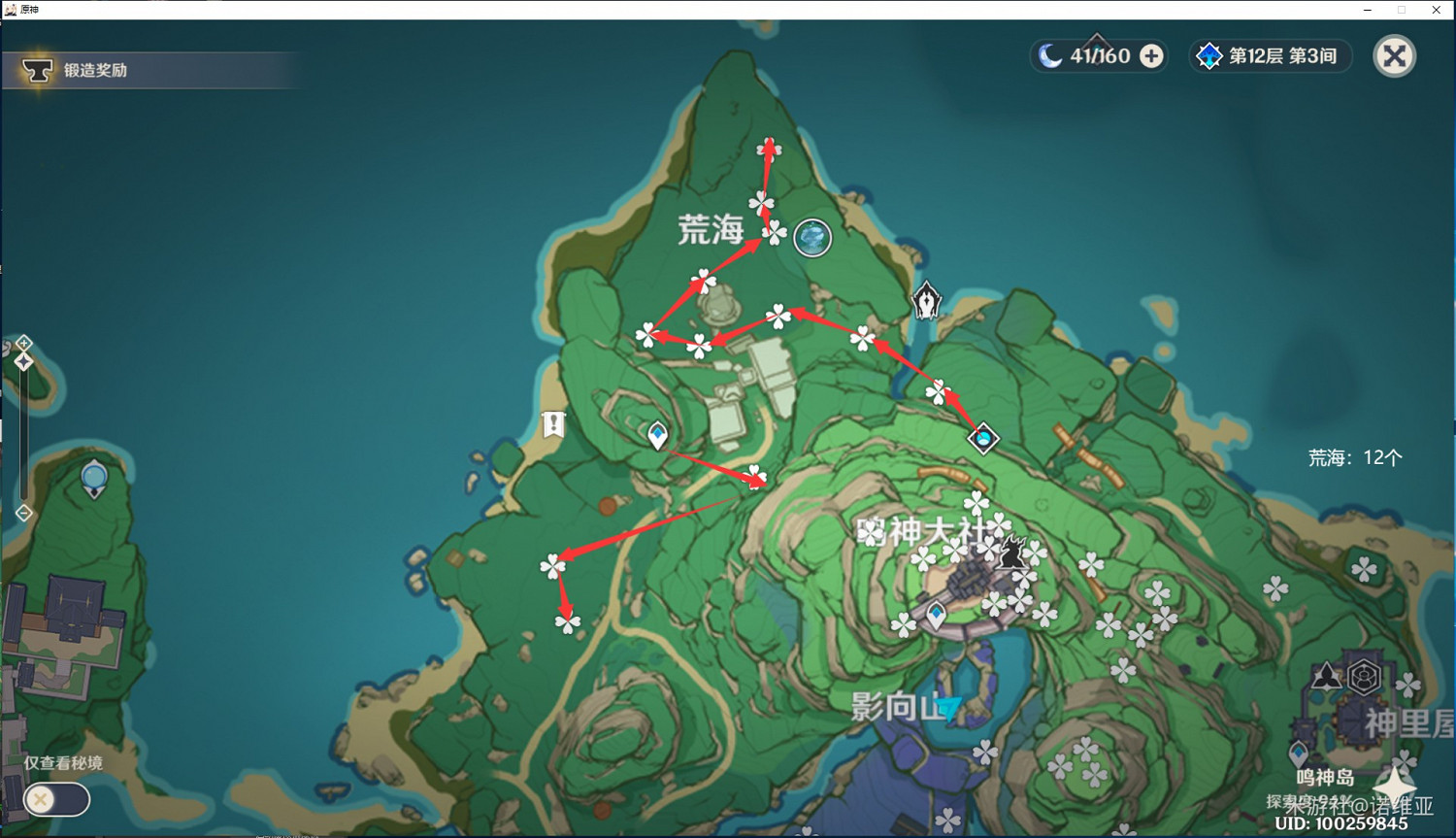
Task: Click the zoom-out diamond at slider bottom
Action: [x=23, y=511]
